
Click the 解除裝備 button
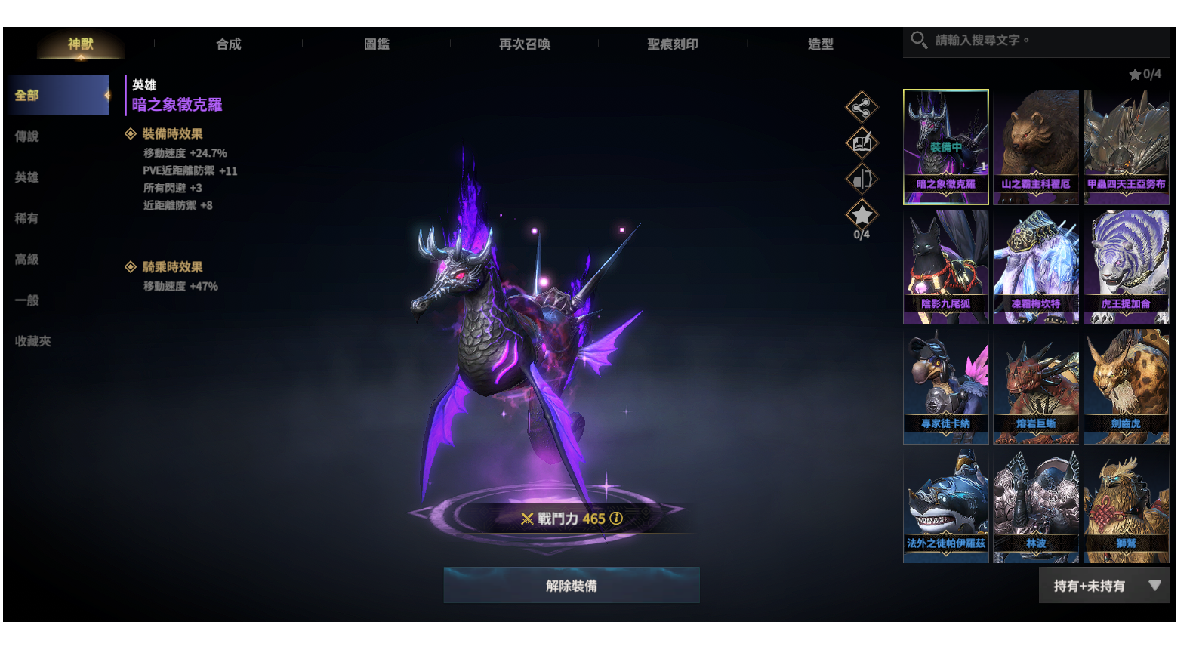click(571, 586)
